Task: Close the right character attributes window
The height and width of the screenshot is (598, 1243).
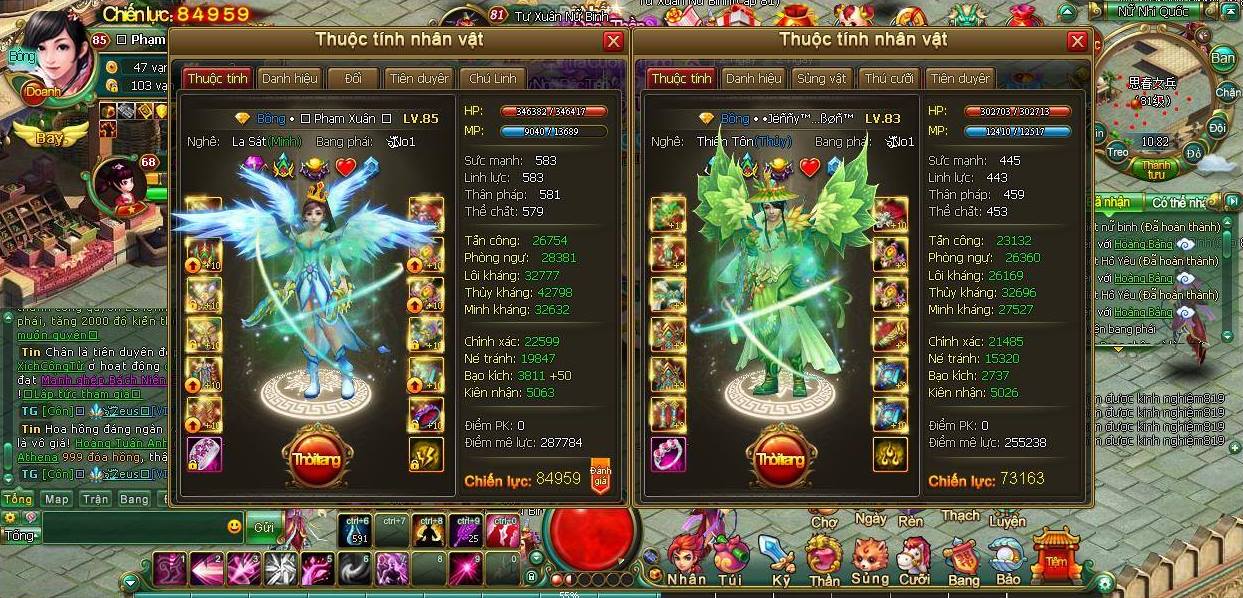Action: [x=1077, y=41]
